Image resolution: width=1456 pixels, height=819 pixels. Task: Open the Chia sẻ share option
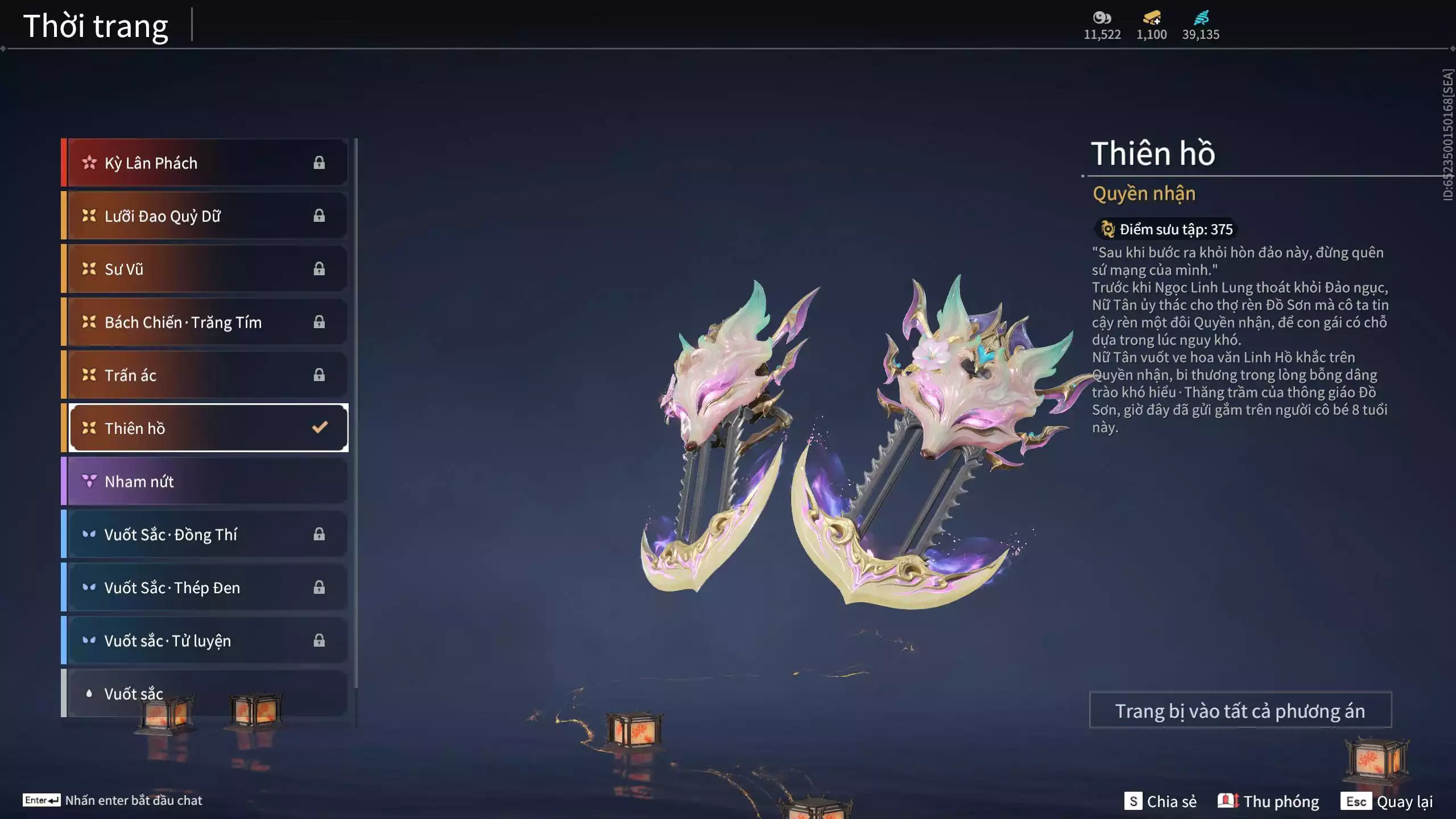(1160, 801)
